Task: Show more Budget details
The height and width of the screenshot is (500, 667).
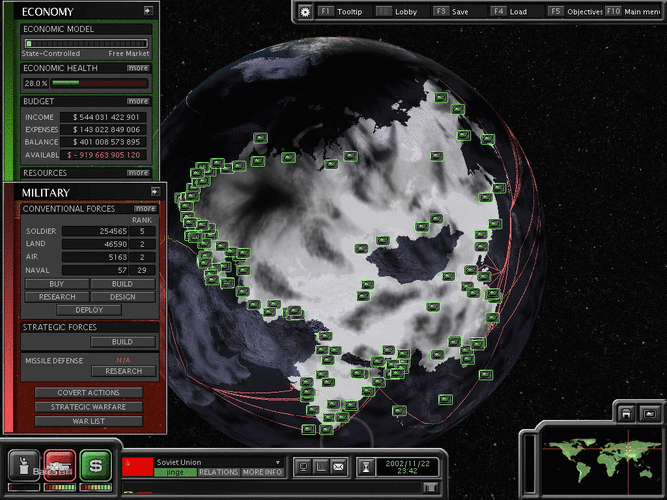Action: tap(138, 101)
